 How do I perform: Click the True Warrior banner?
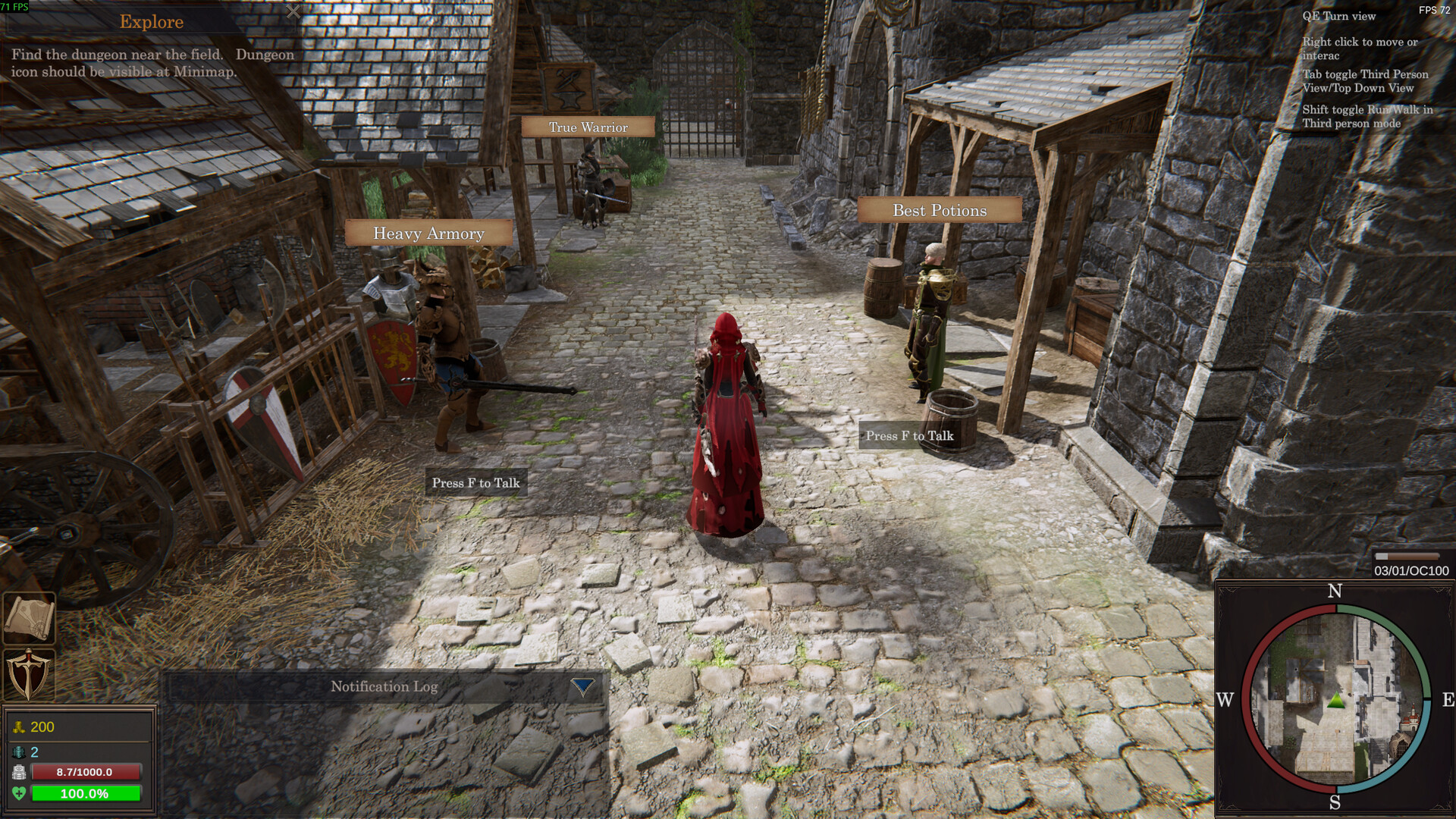[588, 127]
